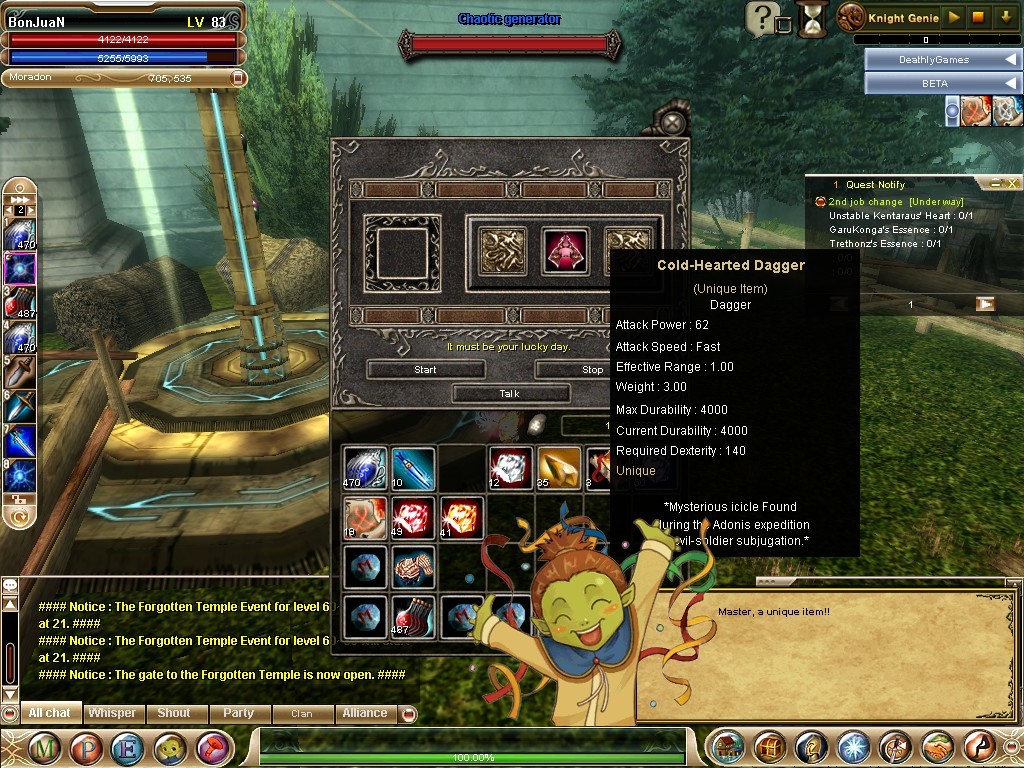Image resolution: width=1024 pixels, height=768 pixels.
Task: Go to the next quest notify page
Action: click(985, 304)
